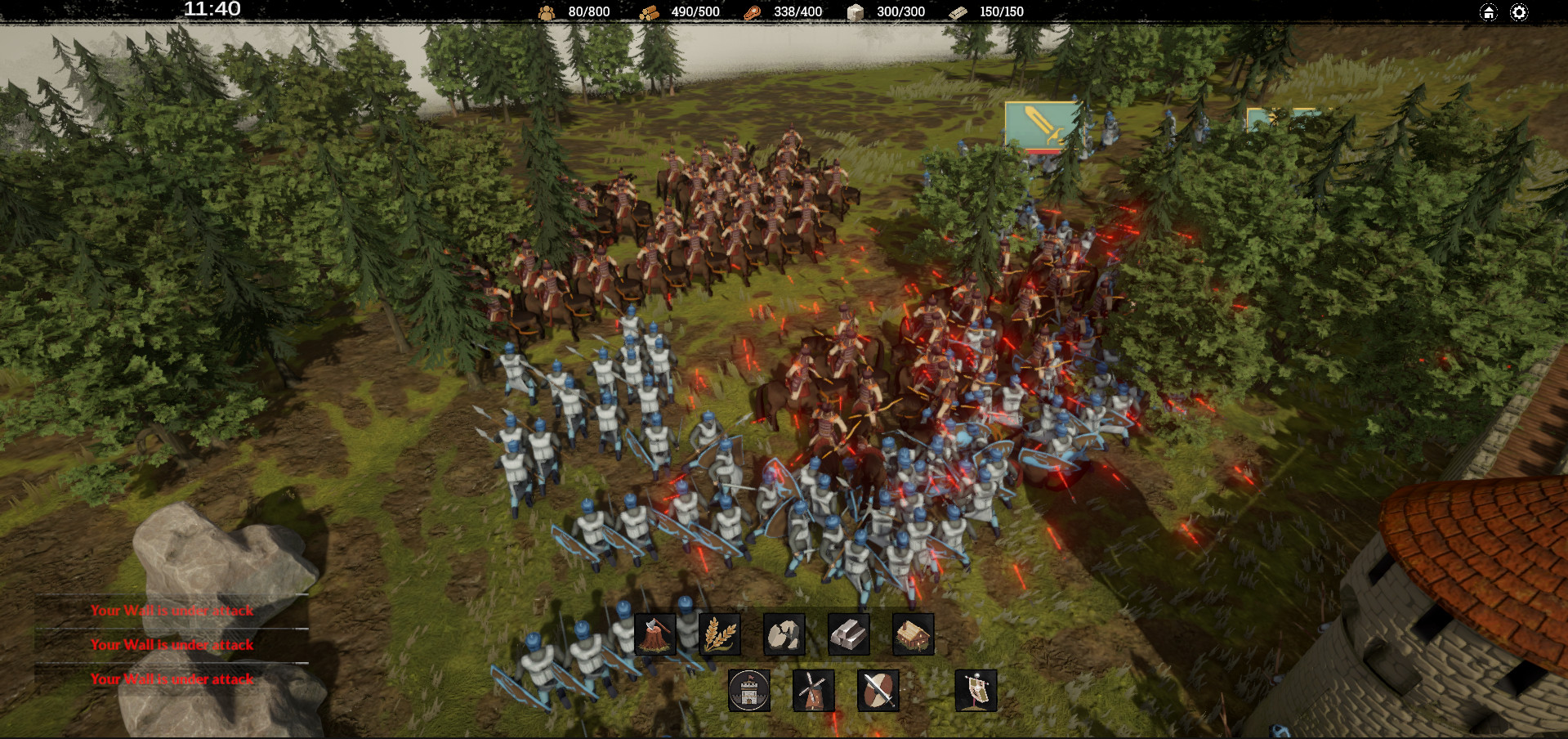1568x739 pixels.
Task: Open the sword and shield military category
Action: [x=878, y=691]
